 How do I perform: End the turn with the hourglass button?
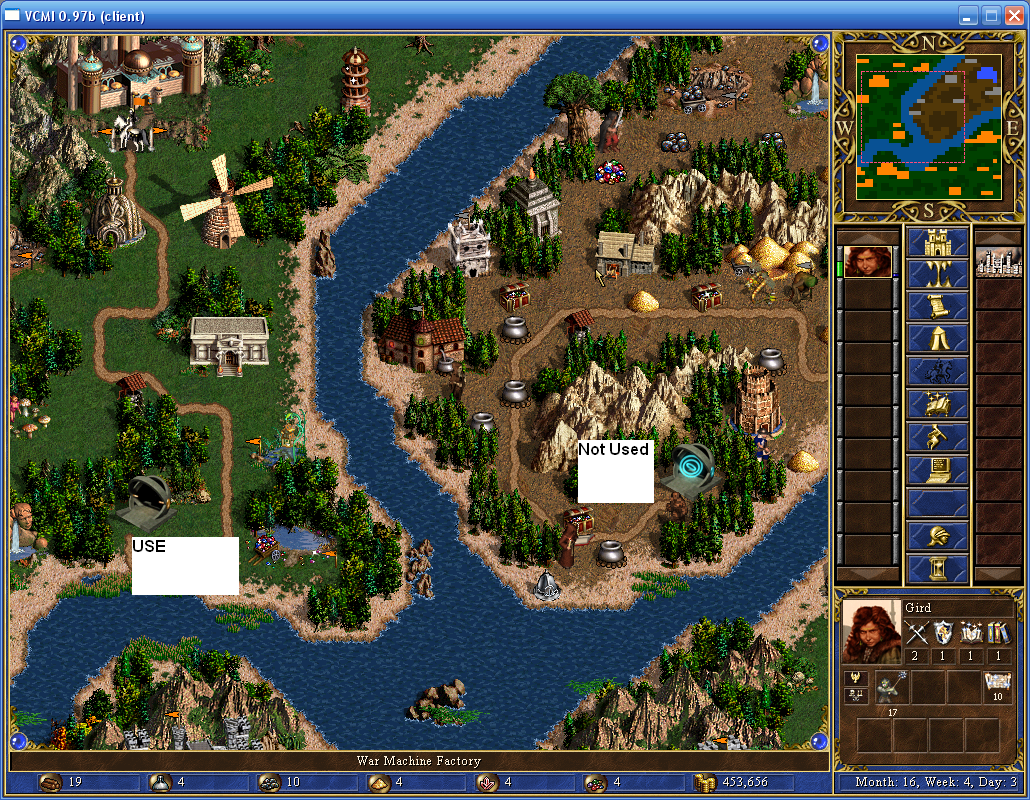coord(937,568)
